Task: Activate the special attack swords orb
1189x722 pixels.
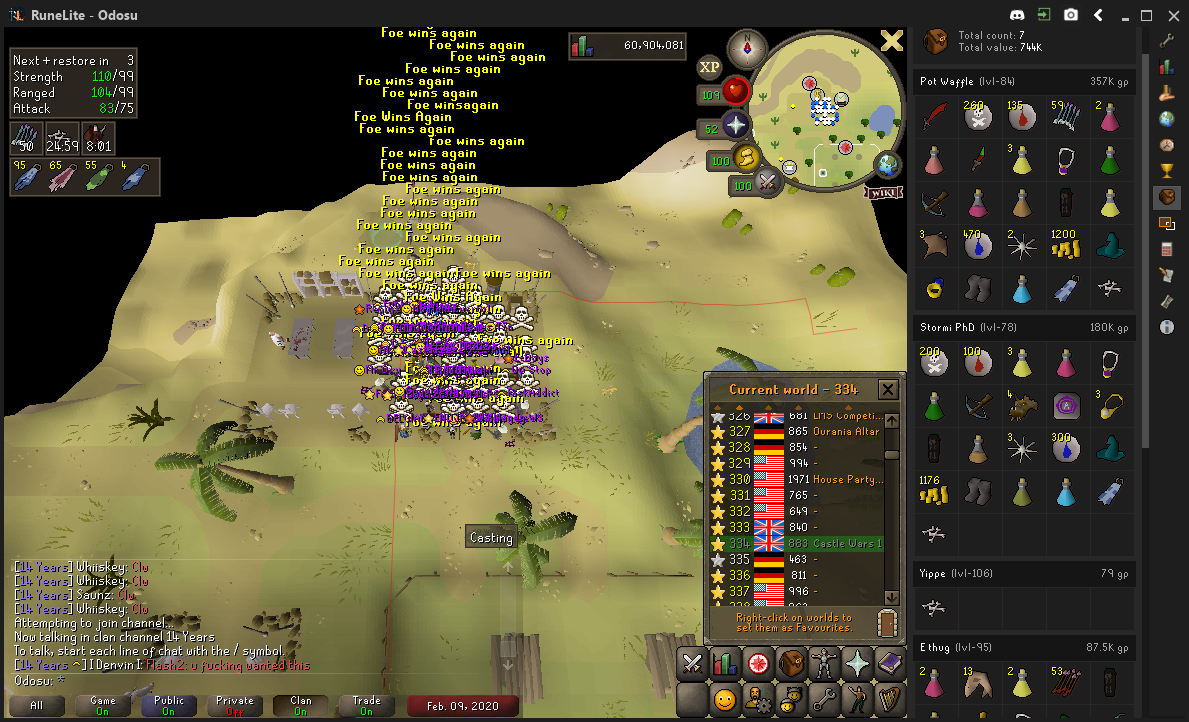Action: [769, 184]
